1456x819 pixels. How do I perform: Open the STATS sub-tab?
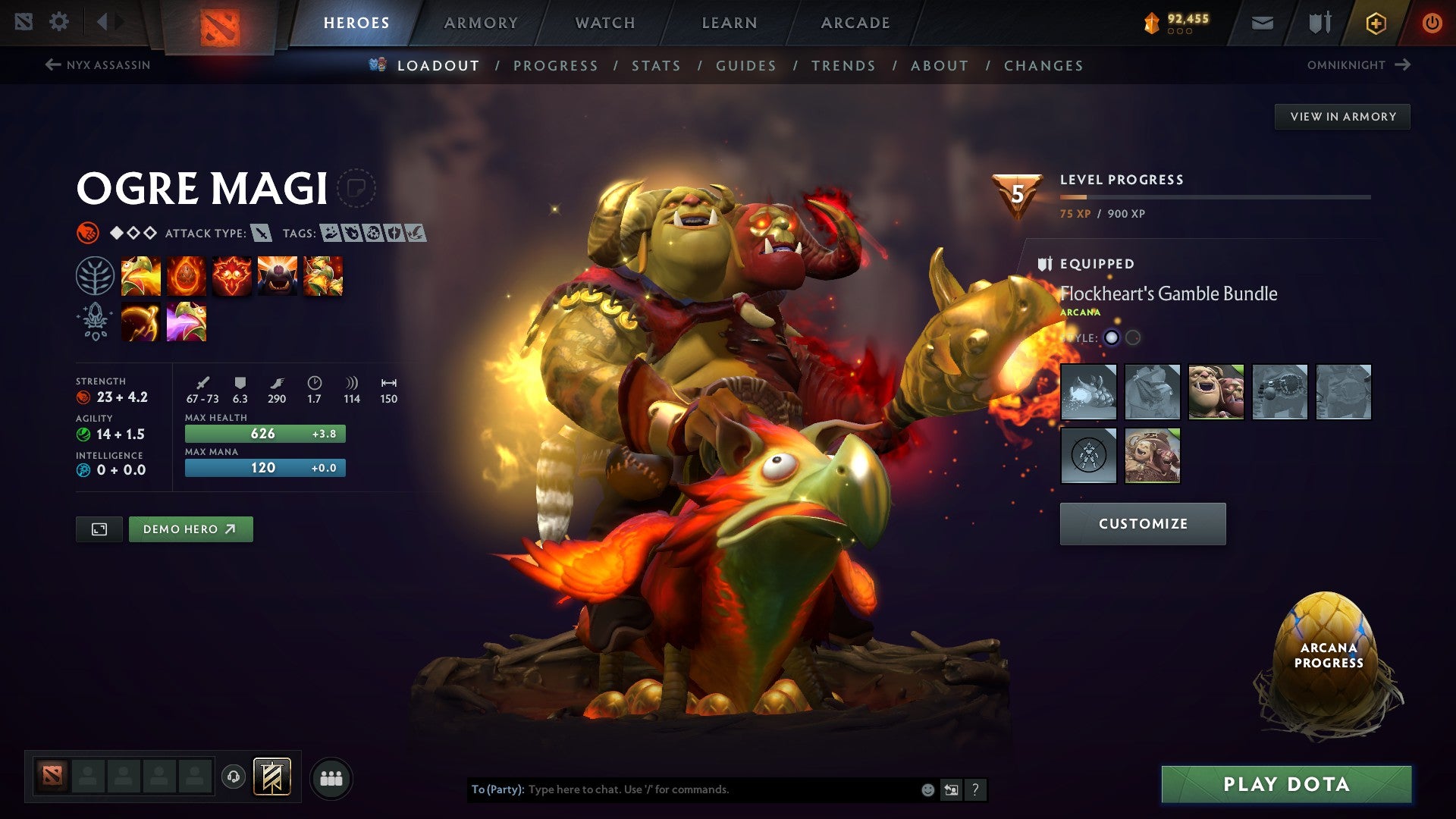coord(657,66)
